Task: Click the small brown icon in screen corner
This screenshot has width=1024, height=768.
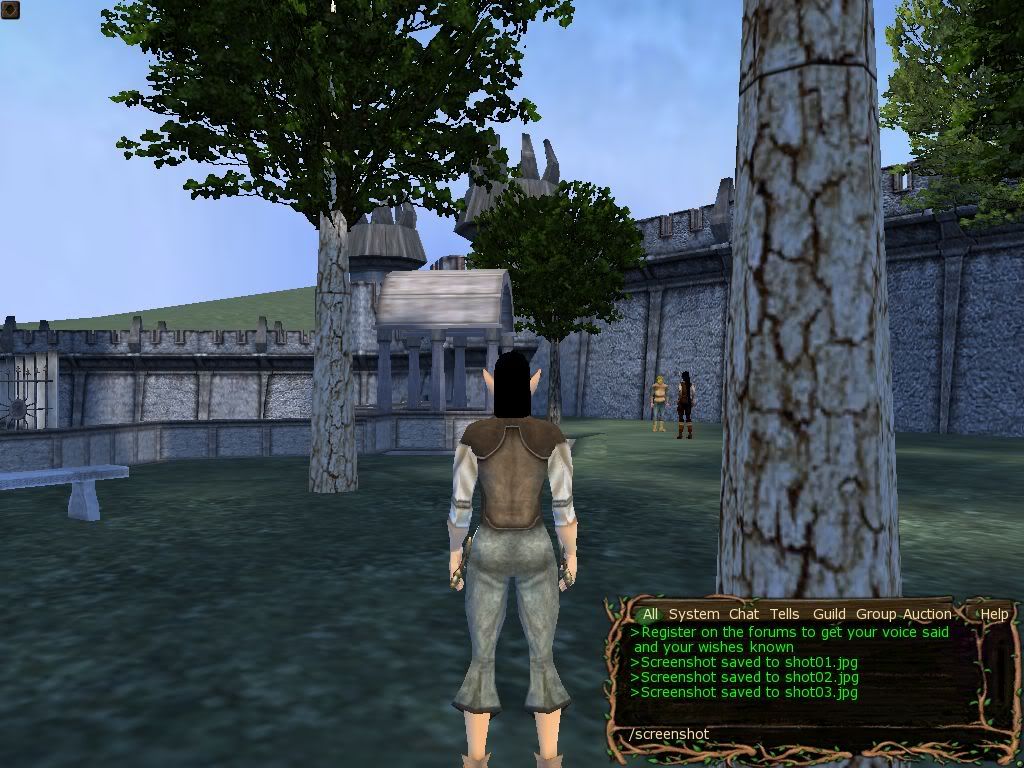Action: click(x=9, y=9)
